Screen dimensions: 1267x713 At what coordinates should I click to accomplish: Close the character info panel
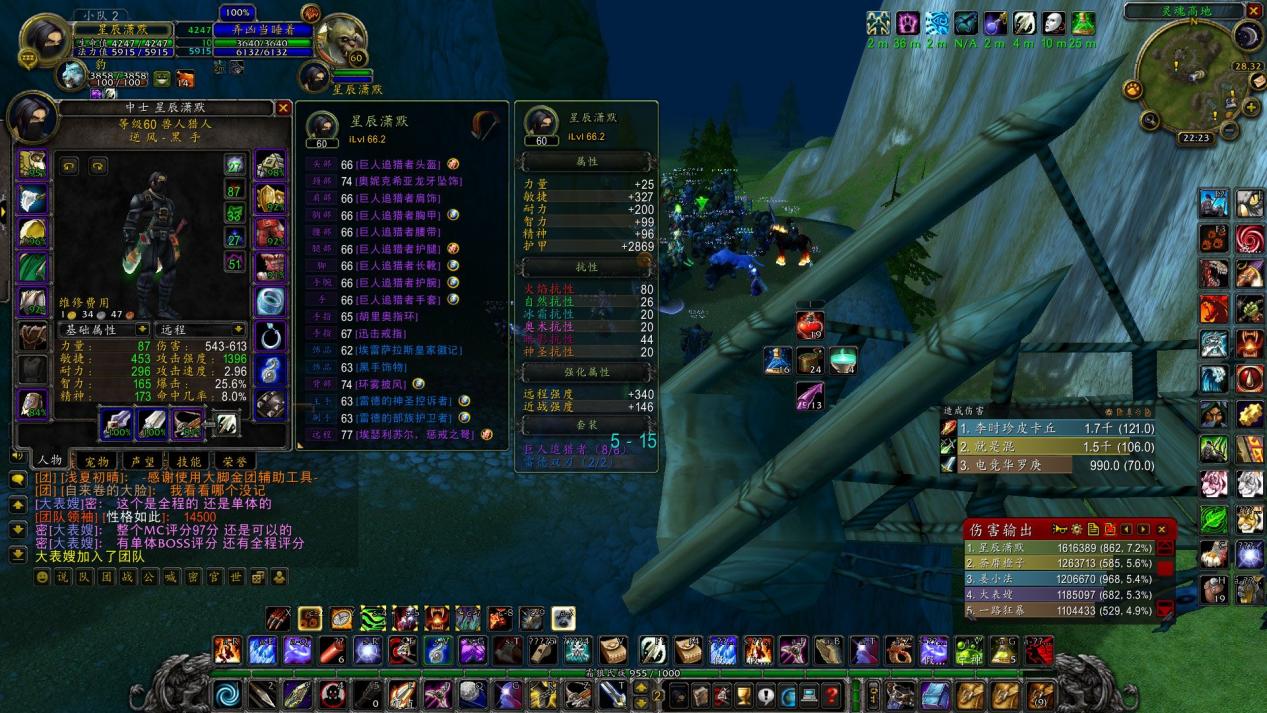click(283, 108)
